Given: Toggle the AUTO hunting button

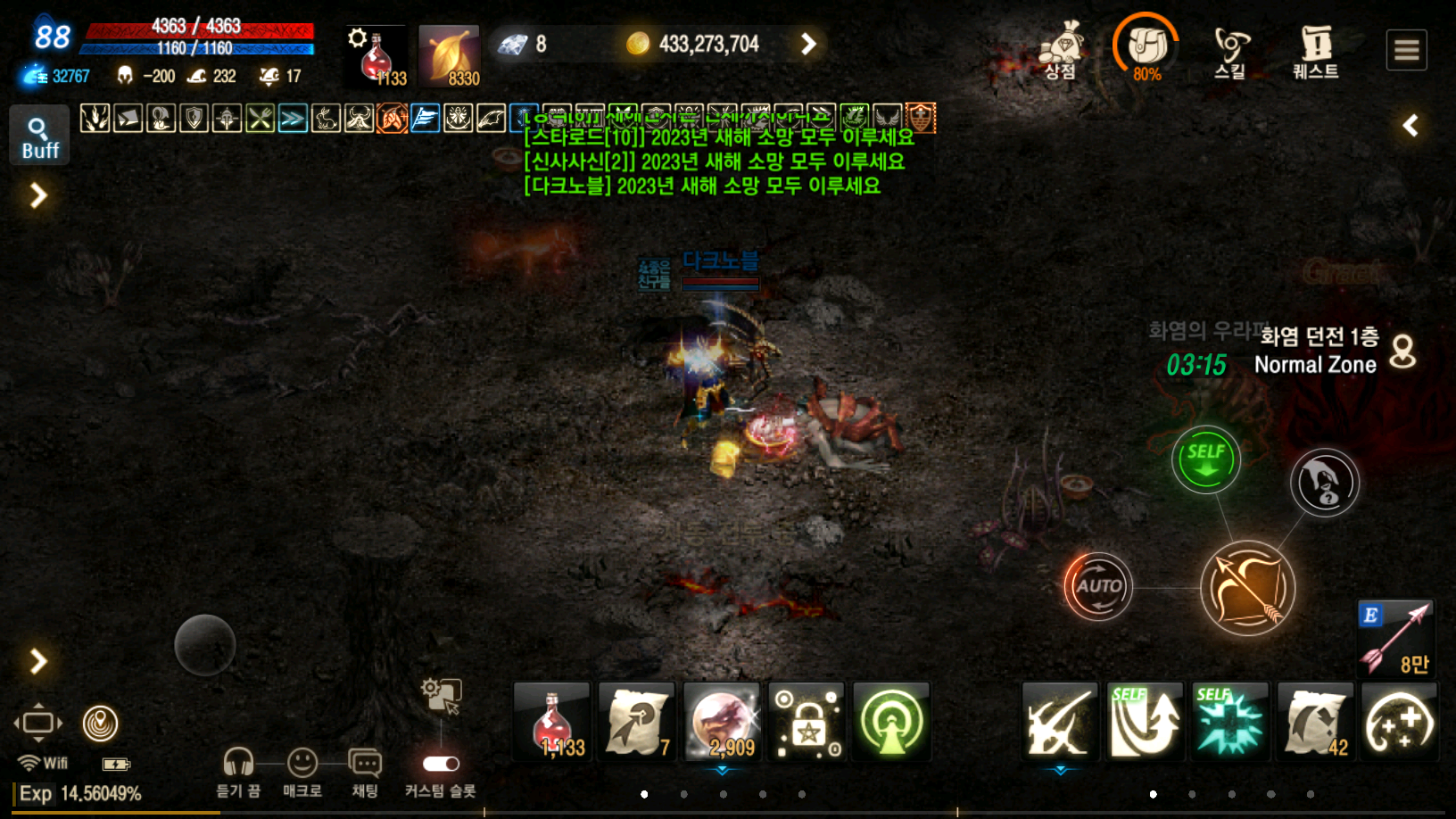Looking at the screenshot, I should 1098,586.
